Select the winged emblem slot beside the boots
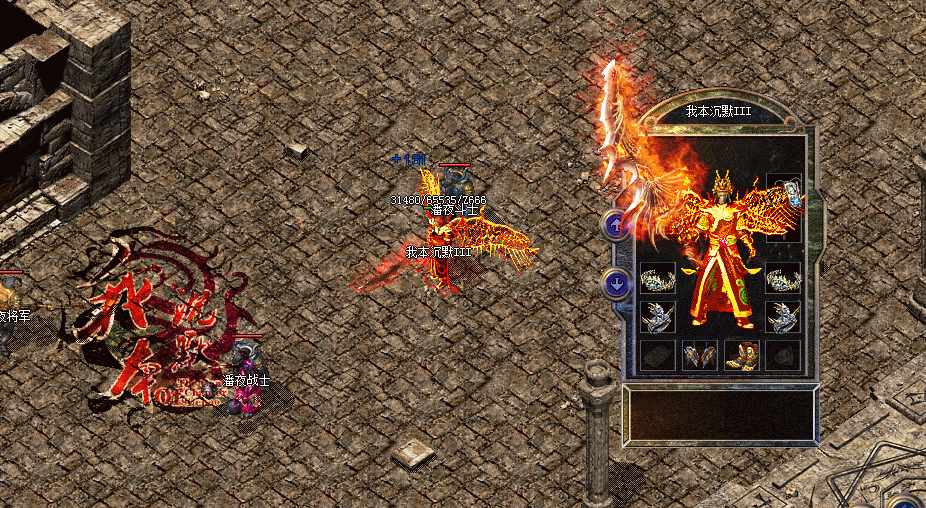 (x=699, y=355)
